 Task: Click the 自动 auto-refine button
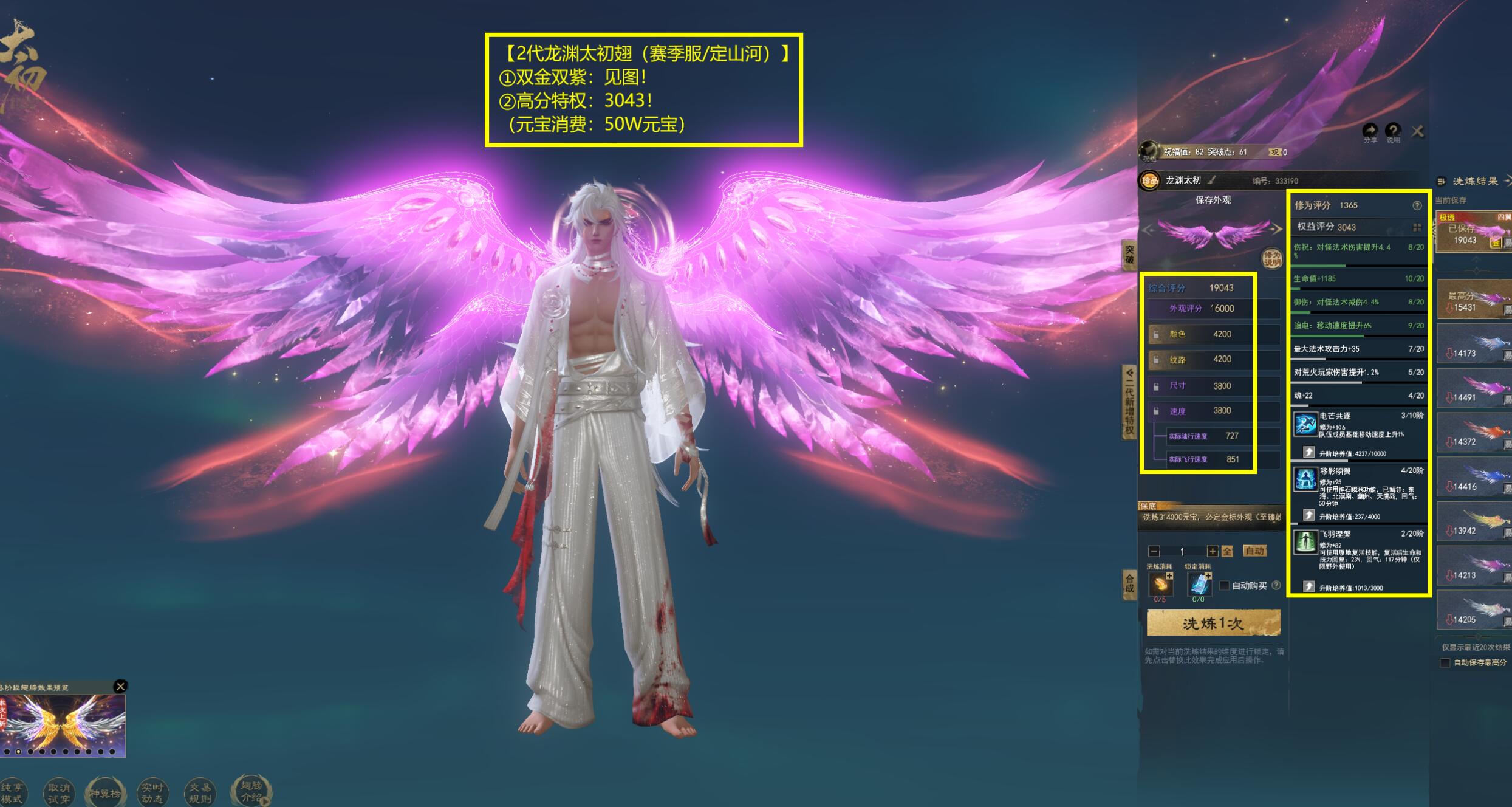[1254, 551]
